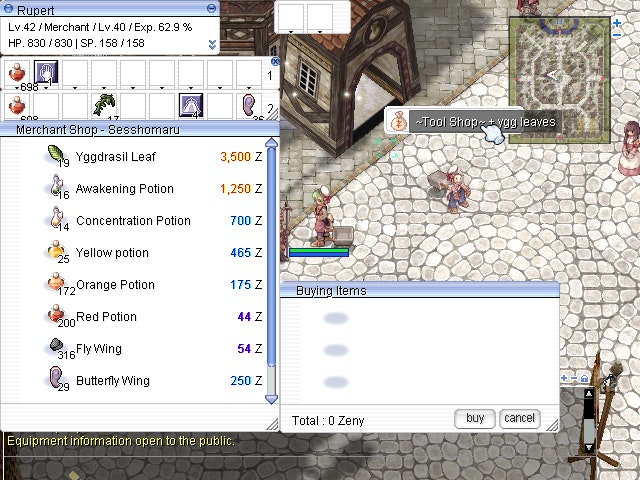Select Yggdrasil Leaf in the merchant shop
640x480 pixels.
(x=115, y=157)
